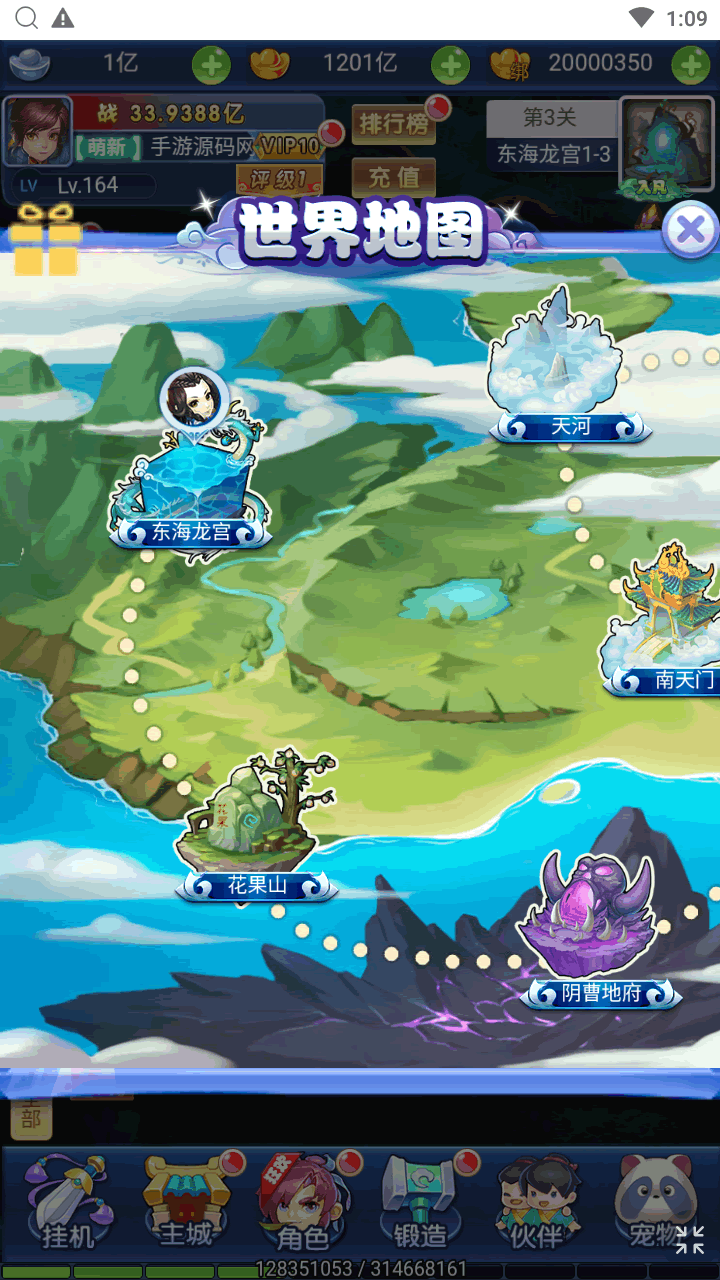
Task: Add gold ingots with the plus button
Action: [x=450, y=65]
